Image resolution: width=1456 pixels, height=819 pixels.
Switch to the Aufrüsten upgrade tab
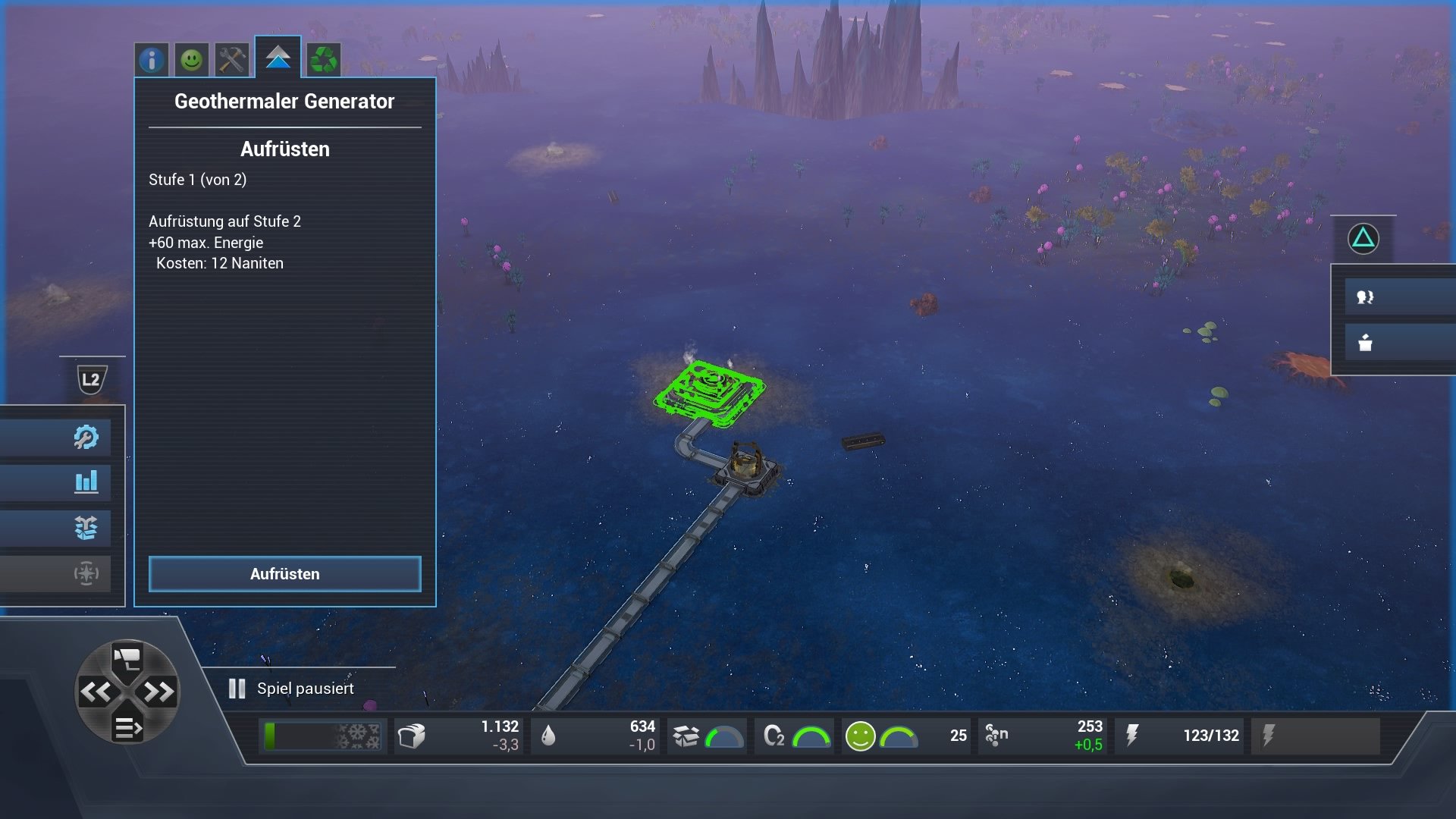click(279, 59)
